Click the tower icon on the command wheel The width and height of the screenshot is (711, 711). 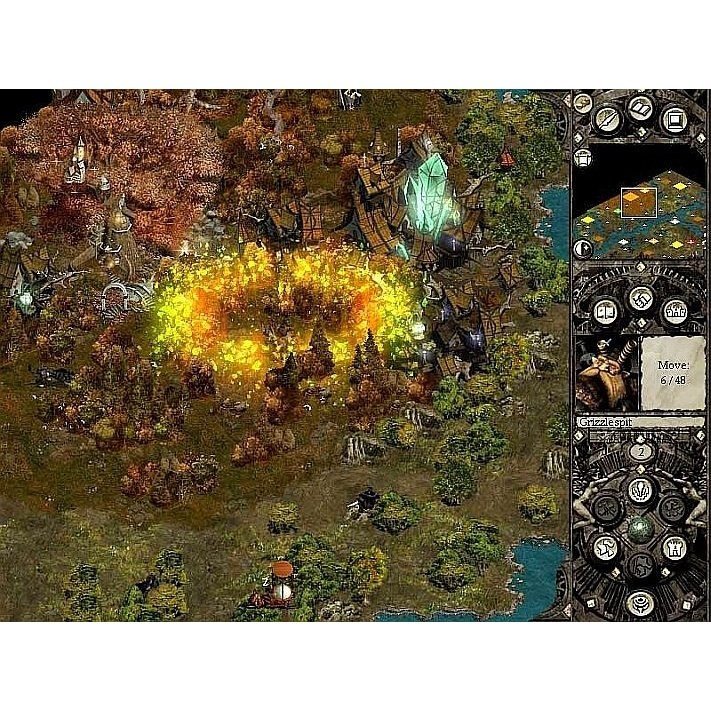pyautogui.click(x=674, y=546)
